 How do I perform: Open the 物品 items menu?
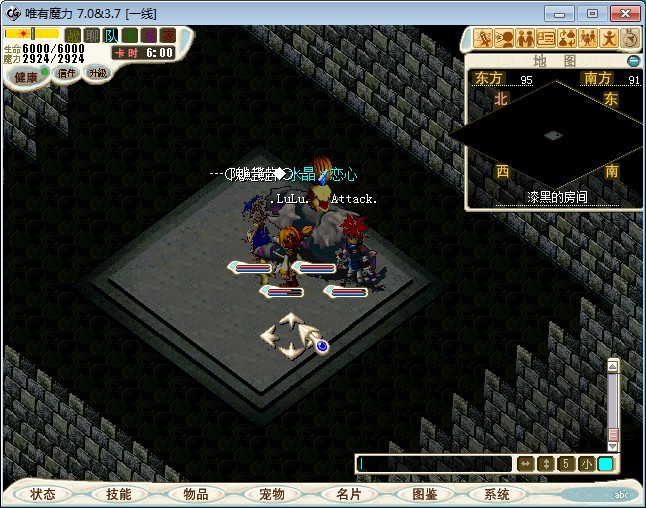(195, 494)
